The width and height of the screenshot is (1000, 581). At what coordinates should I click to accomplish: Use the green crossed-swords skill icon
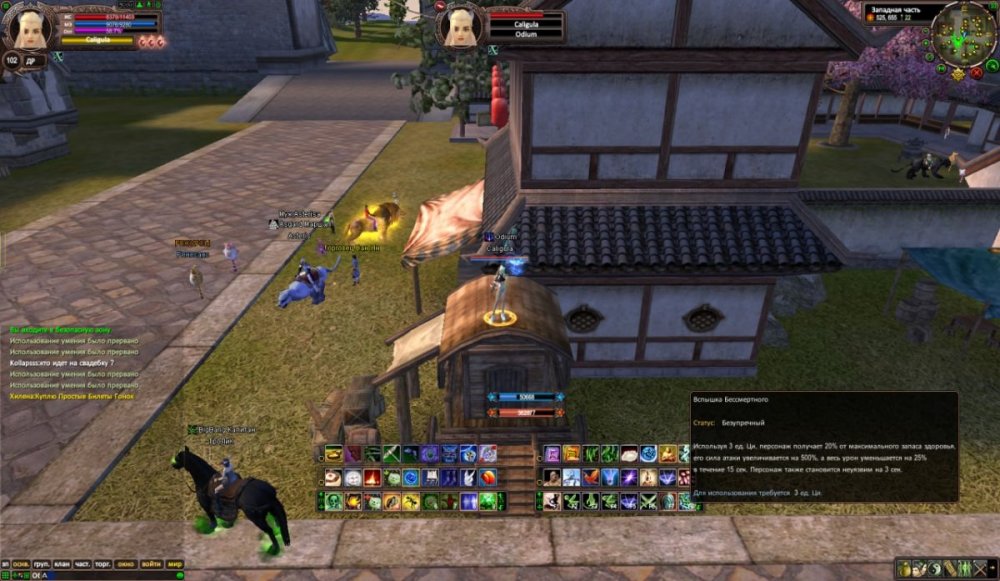[x=648, y=501]
